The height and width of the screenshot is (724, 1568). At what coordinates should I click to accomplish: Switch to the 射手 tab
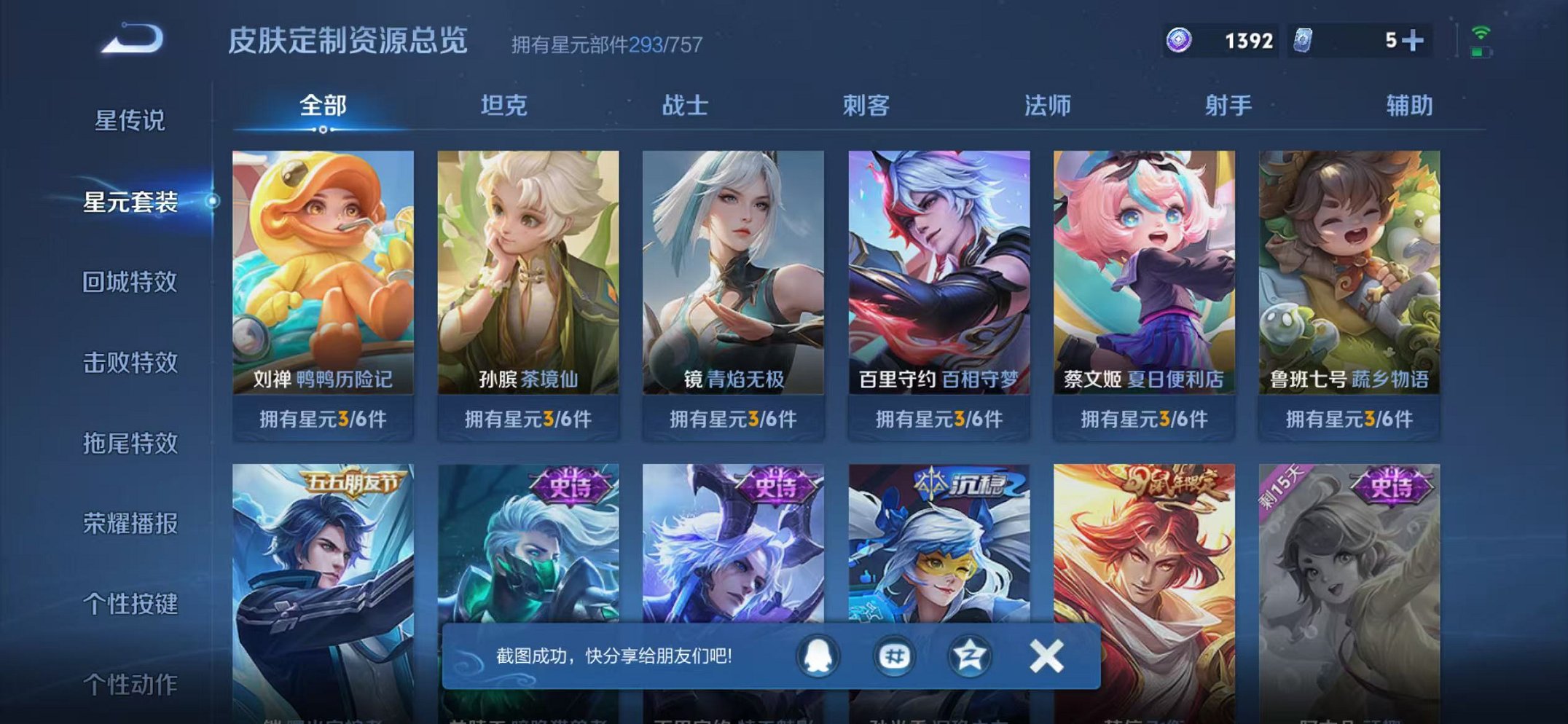1228,106
